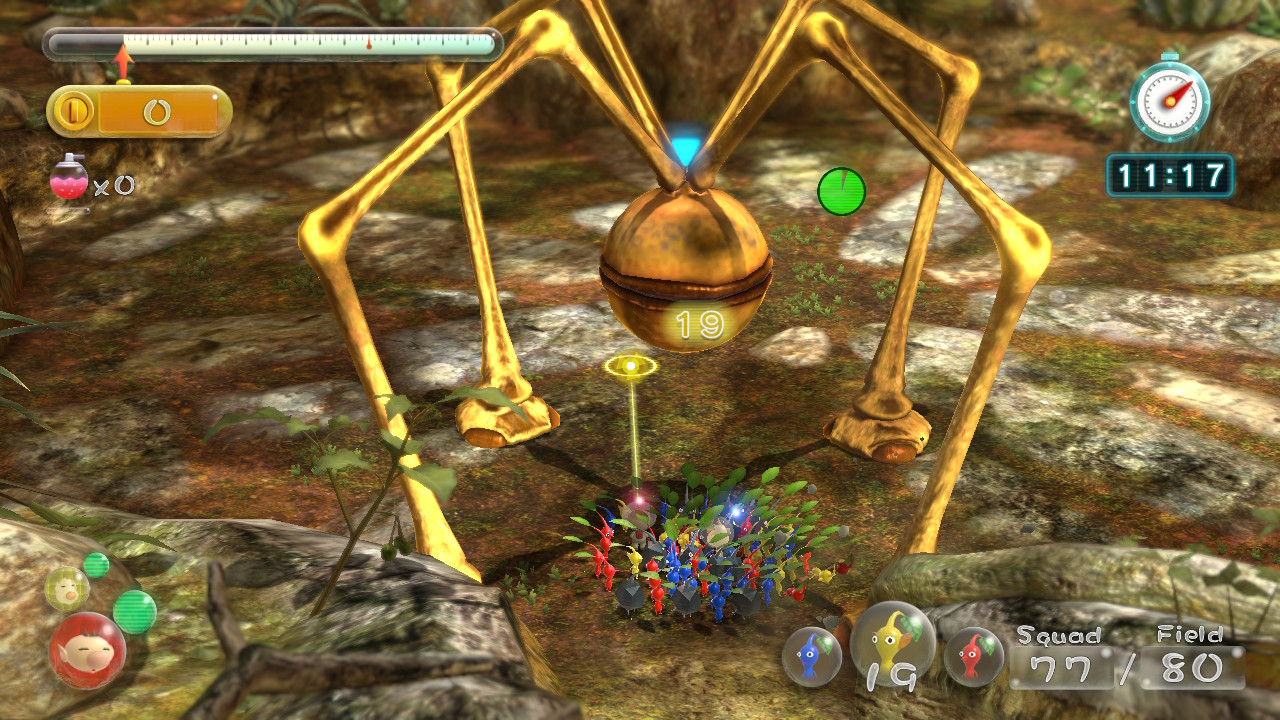The height and width of the screenshot is (720, 1280).
Task: Click the large red leader portrait
Action: [x=87, y=650]
